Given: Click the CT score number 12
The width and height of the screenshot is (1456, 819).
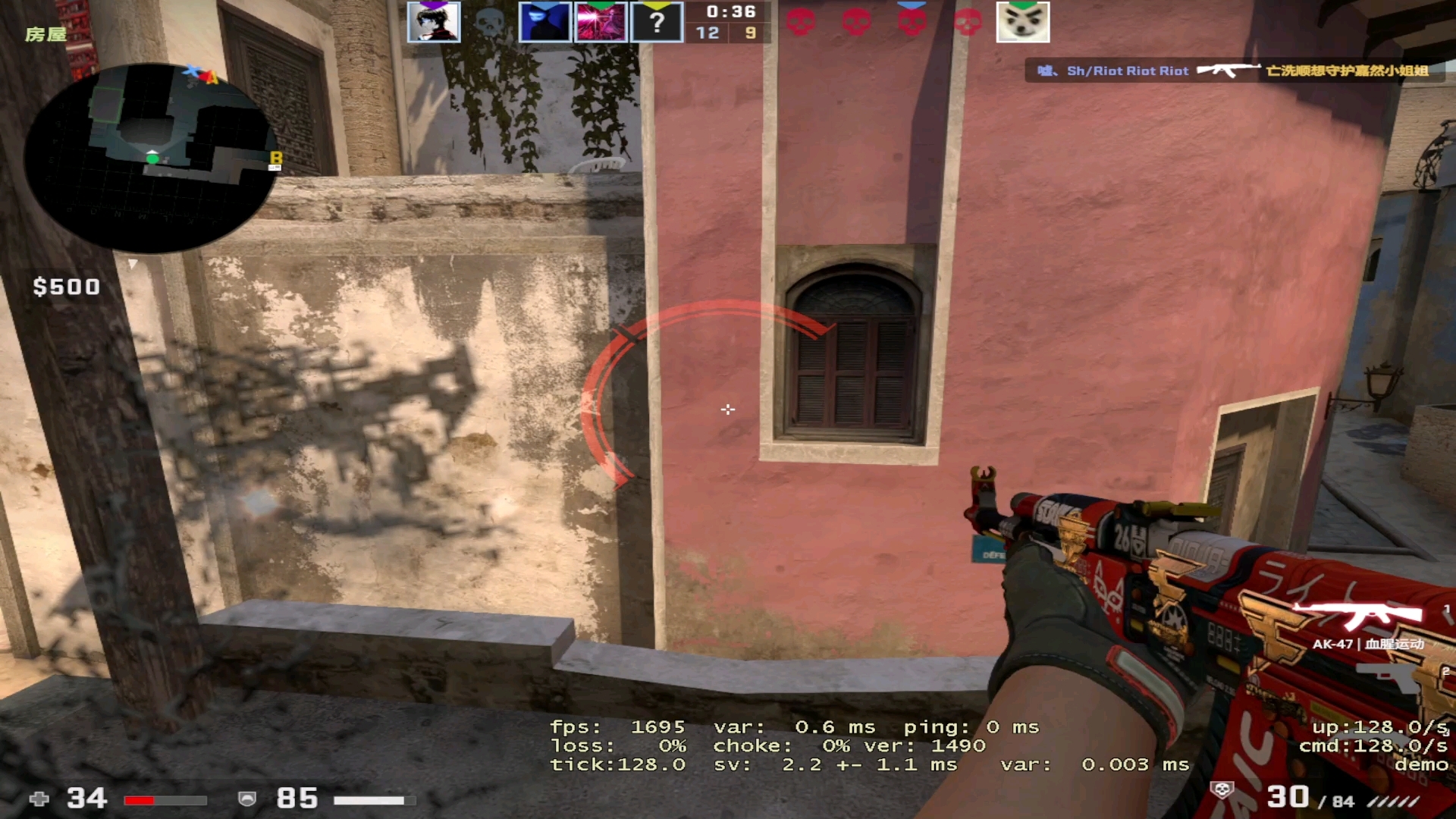Looking at the screenshot, I should pos(709,33).
